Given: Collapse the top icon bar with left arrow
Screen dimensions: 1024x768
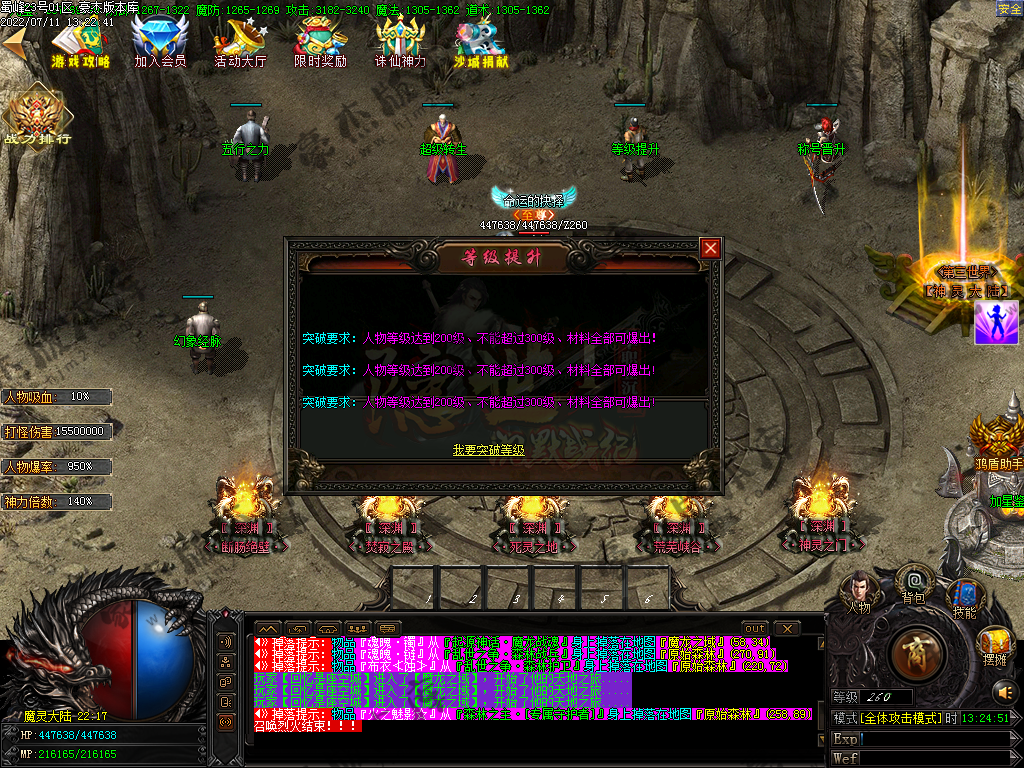Looking at the screenshot, I should pos(15,42).
